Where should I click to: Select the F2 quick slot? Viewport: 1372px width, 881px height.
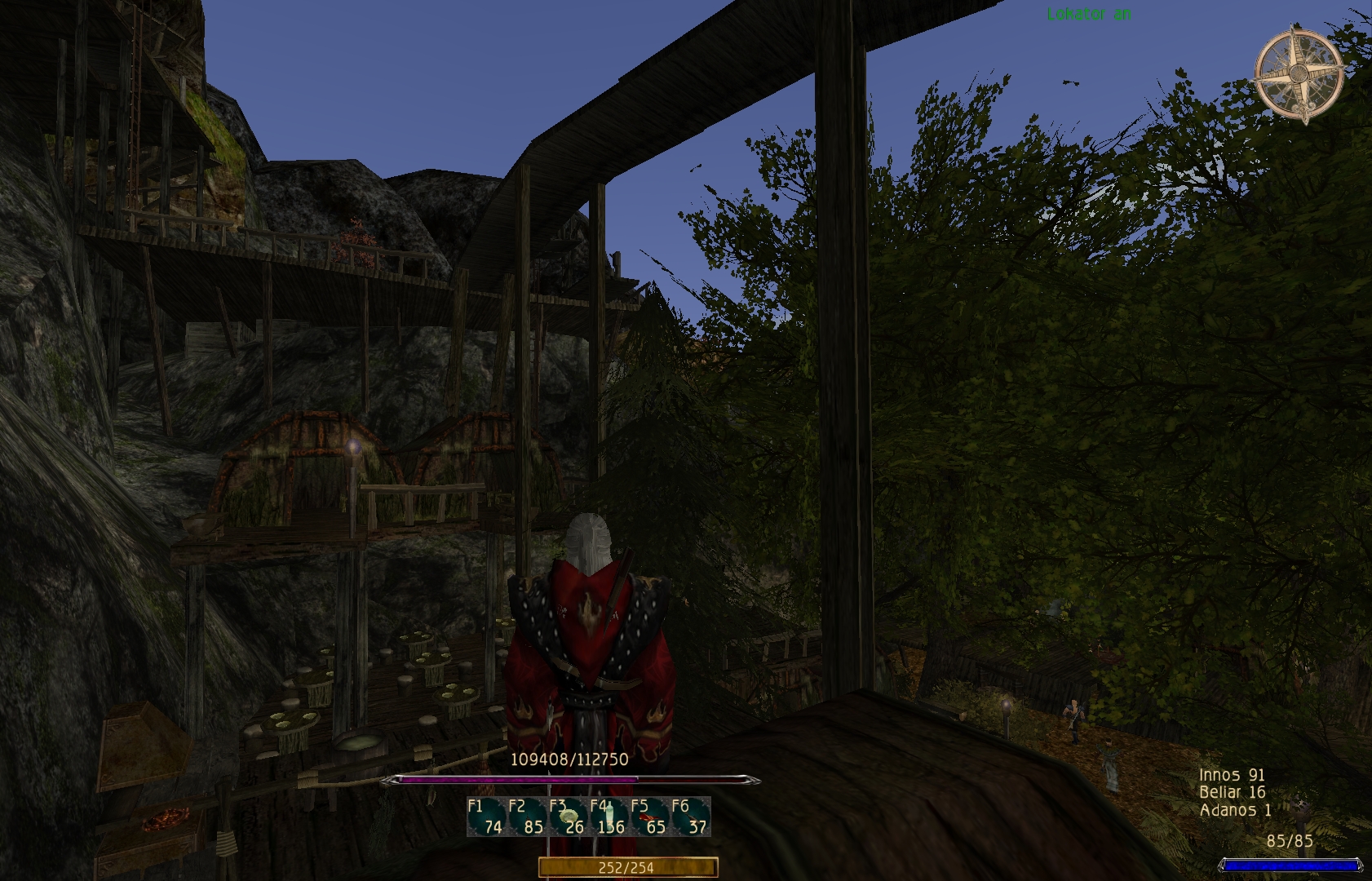pyautogui.click(x=528, y=817)
